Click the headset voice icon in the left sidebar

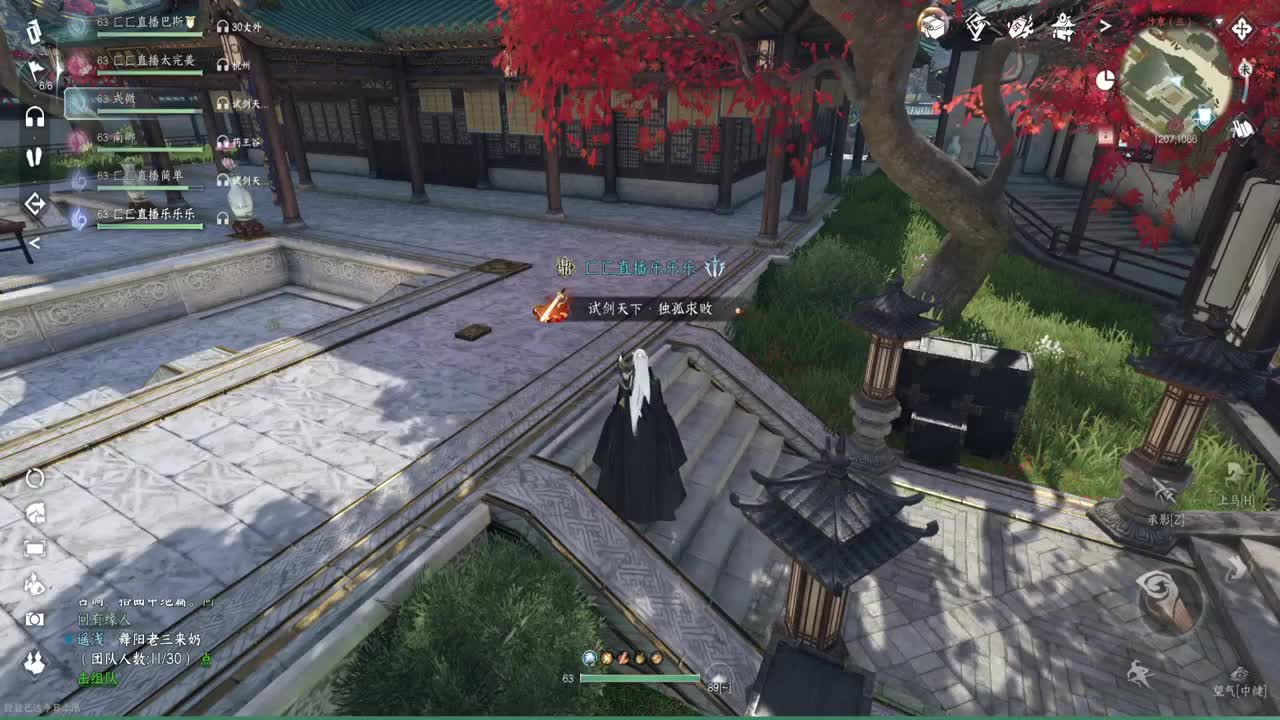[33, 115]
